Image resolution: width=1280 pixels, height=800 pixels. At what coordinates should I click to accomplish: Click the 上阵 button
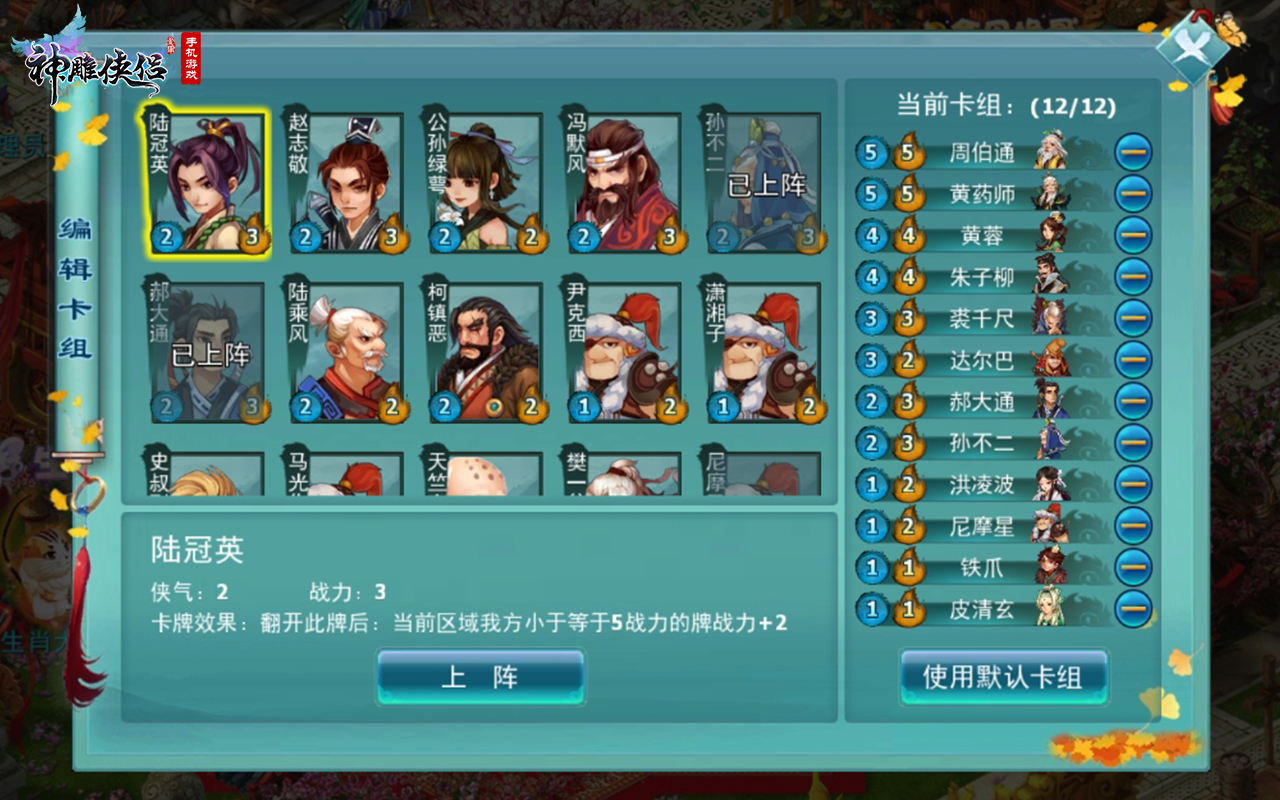pos(479,675)
